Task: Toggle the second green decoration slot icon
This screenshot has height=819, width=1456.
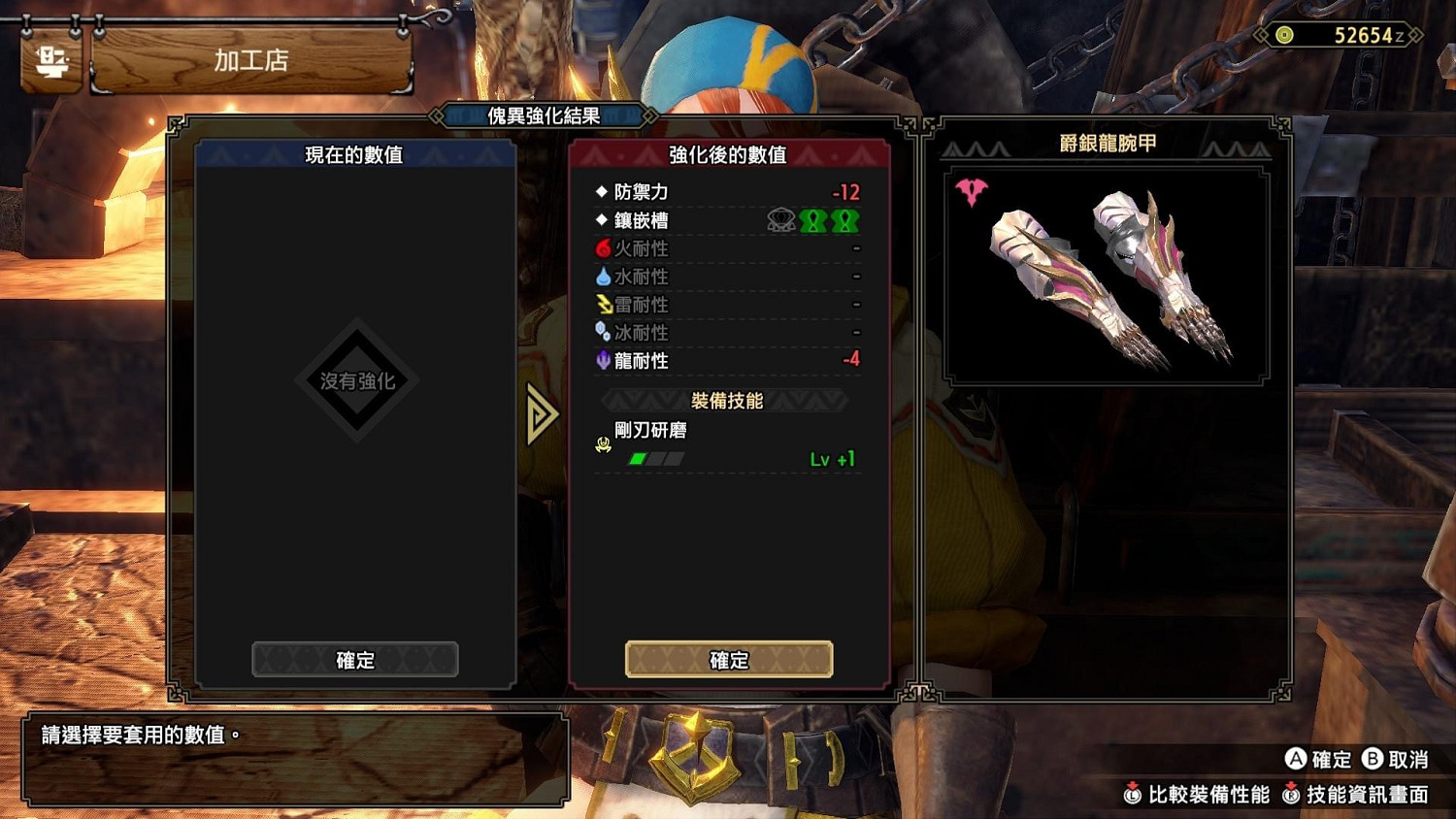Action: (846, 220)
